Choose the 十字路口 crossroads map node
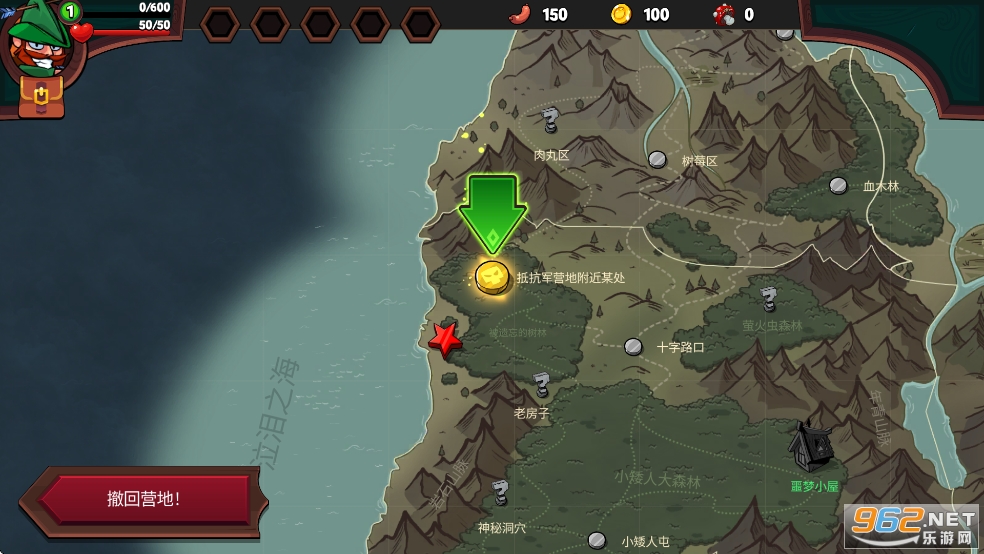The image size is (984, 554). point(633,346)
